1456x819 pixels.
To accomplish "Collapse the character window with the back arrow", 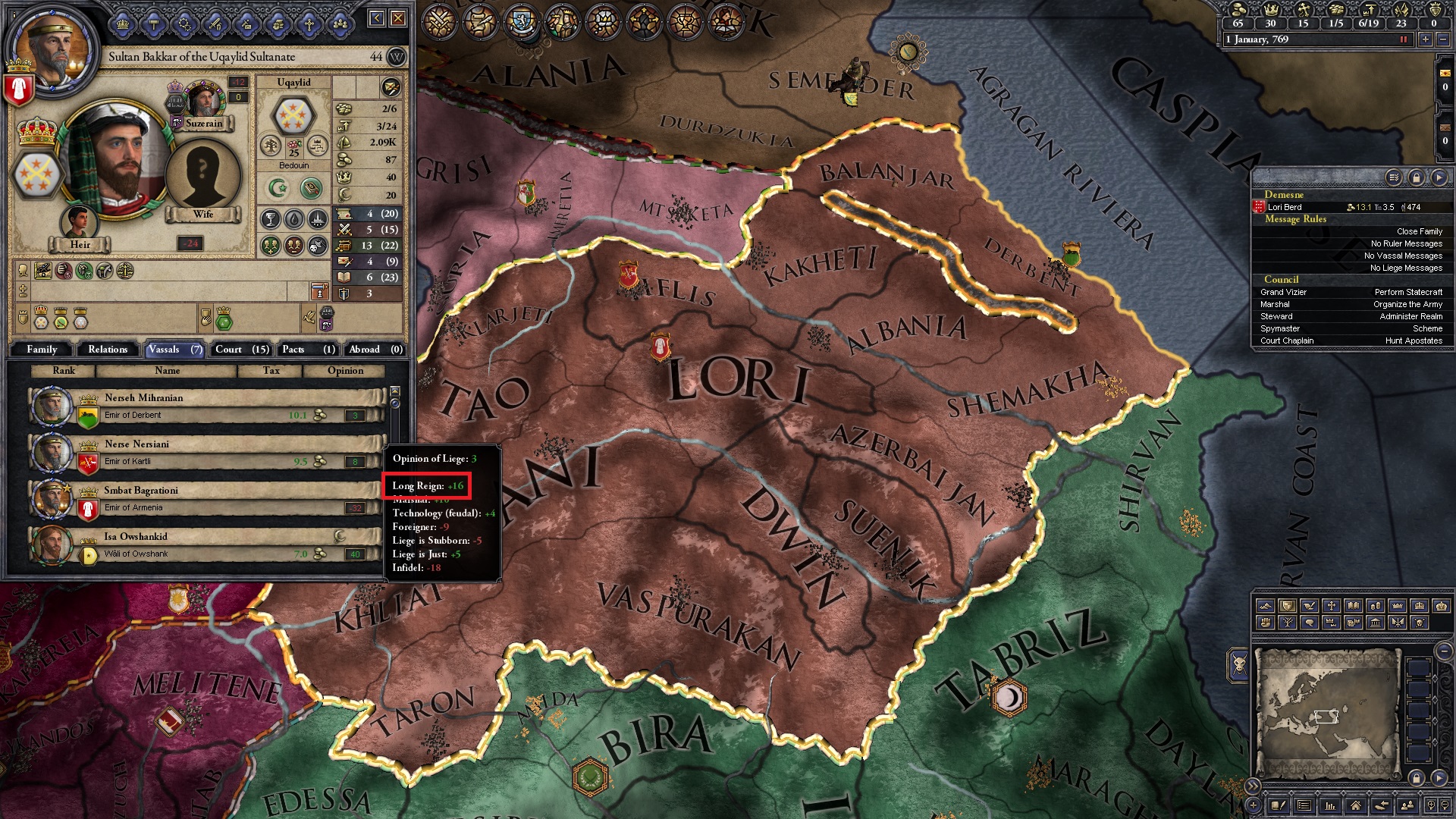I will [377, 17].
